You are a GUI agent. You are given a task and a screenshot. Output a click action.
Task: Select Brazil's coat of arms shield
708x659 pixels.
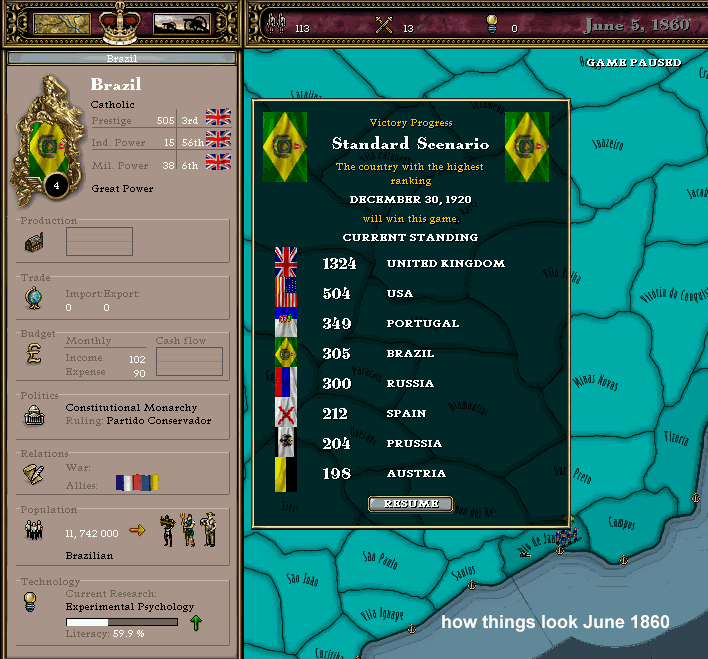tap(44, 147)
